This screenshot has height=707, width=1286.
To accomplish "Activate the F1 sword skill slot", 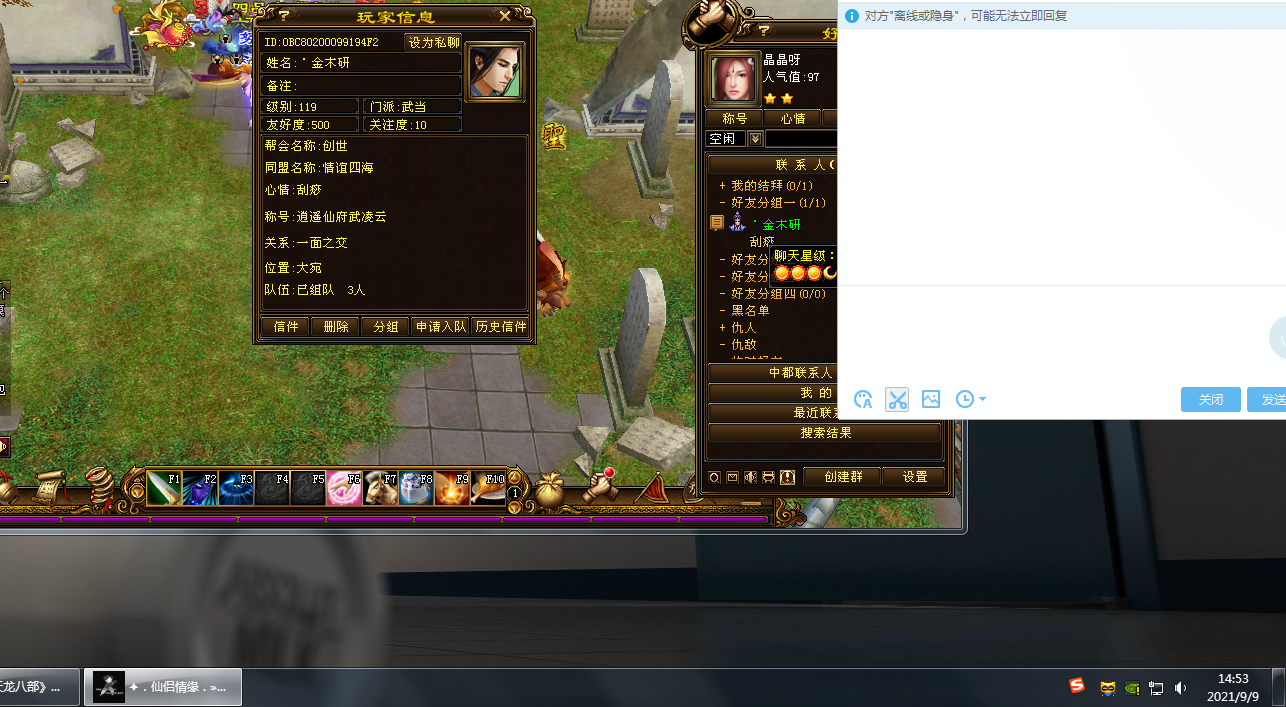I will coord(164,488).
